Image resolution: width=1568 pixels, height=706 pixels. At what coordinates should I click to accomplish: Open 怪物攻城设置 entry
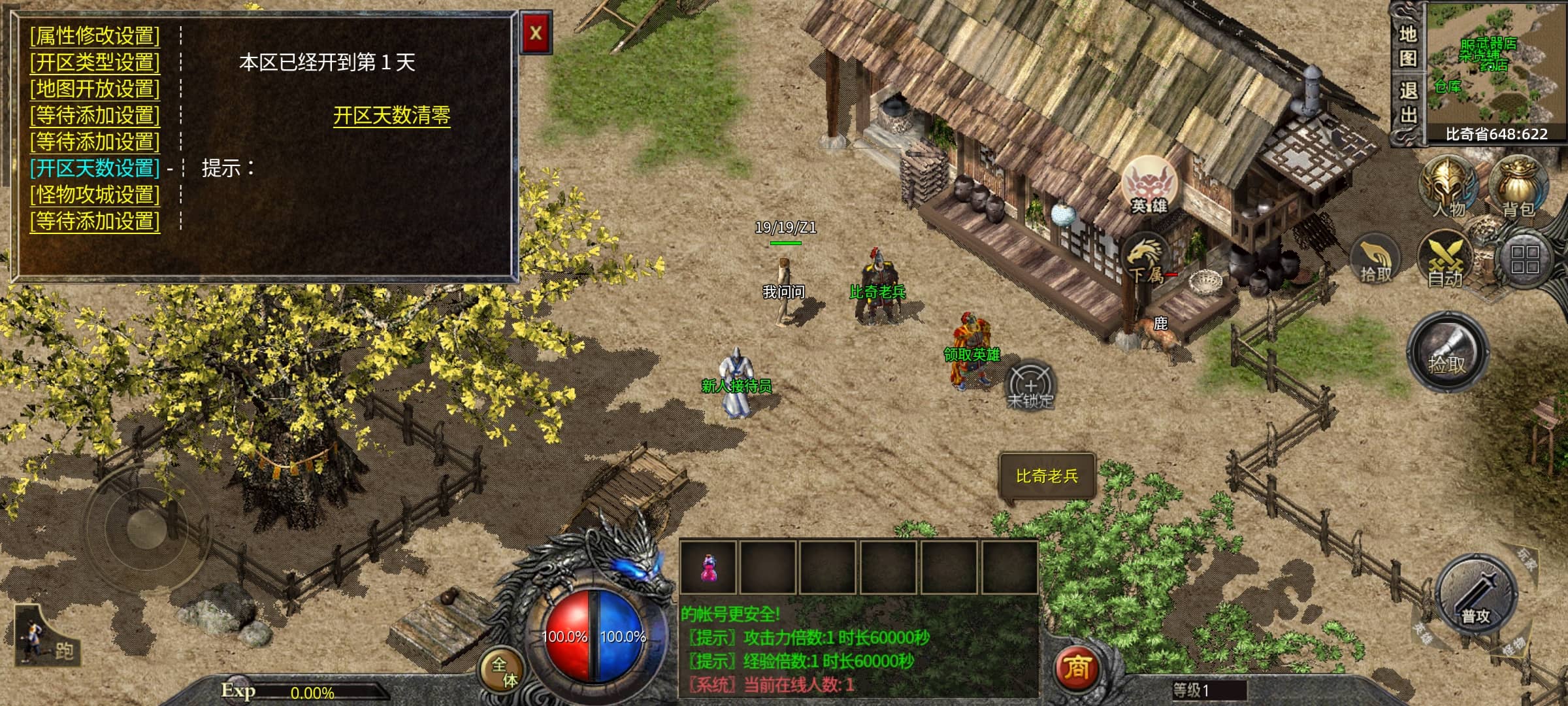tap(95, 195)
